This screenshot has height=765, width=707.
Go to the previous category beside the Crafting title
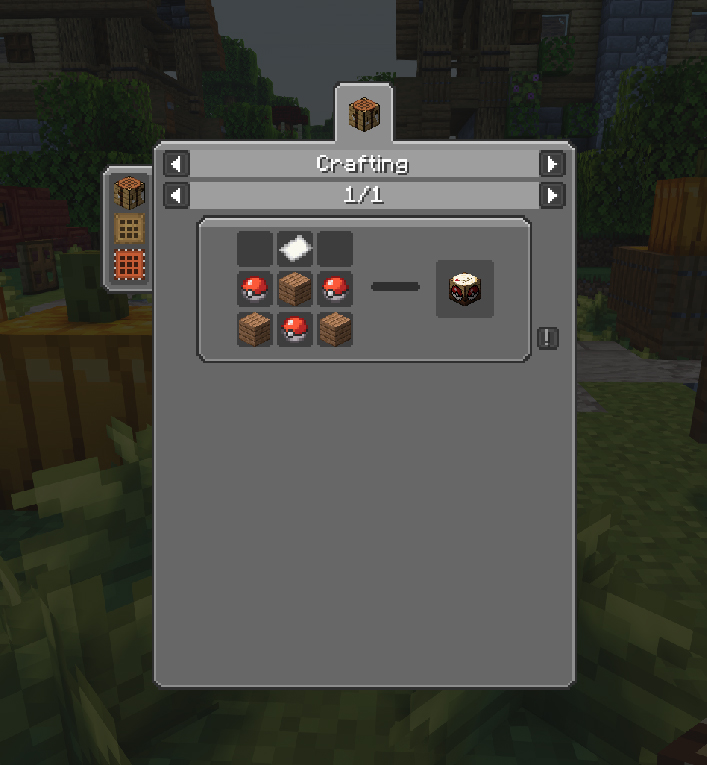pos(176,163)
